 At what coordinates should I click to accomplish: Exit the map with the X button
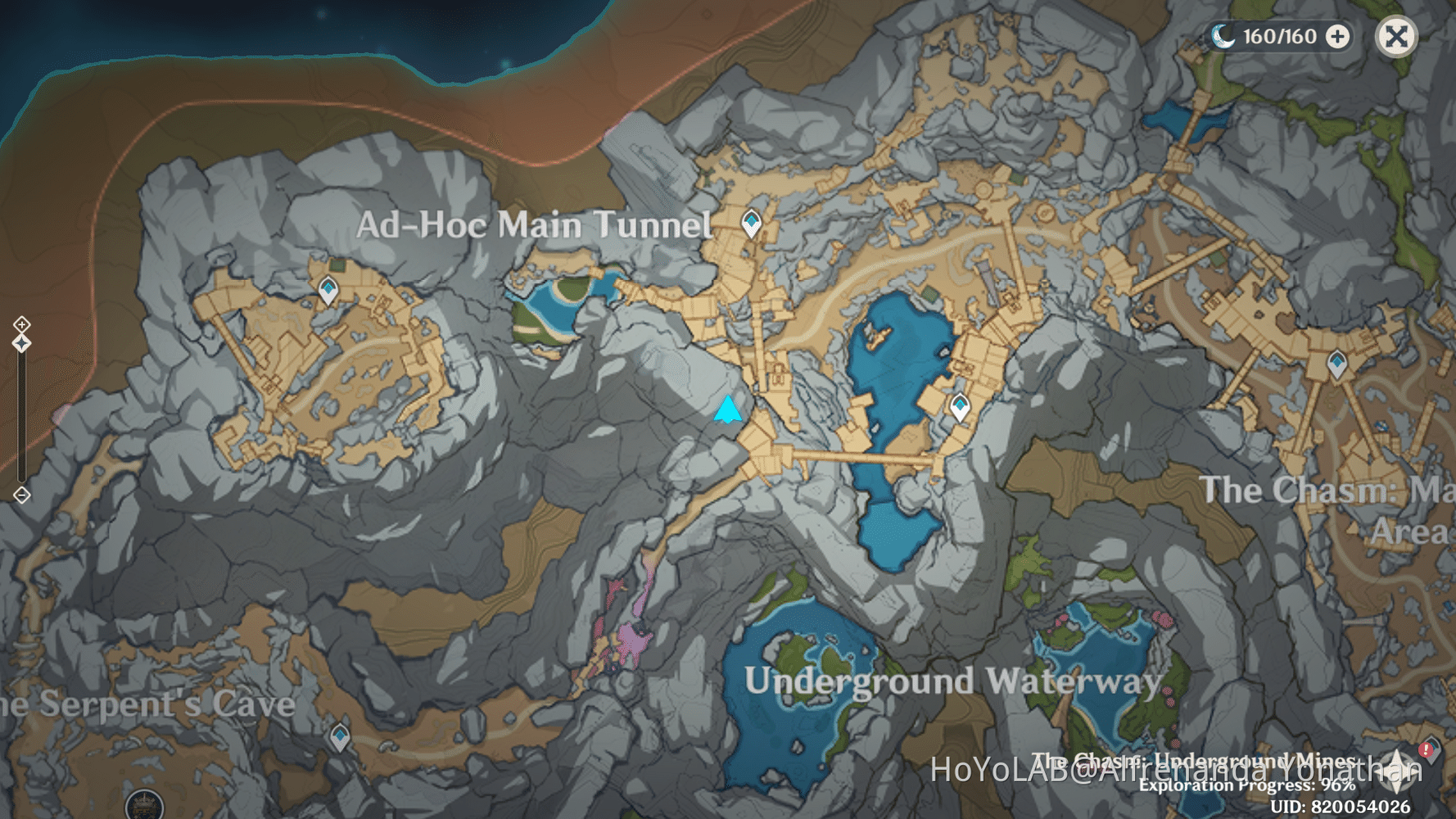[1397, 36]
